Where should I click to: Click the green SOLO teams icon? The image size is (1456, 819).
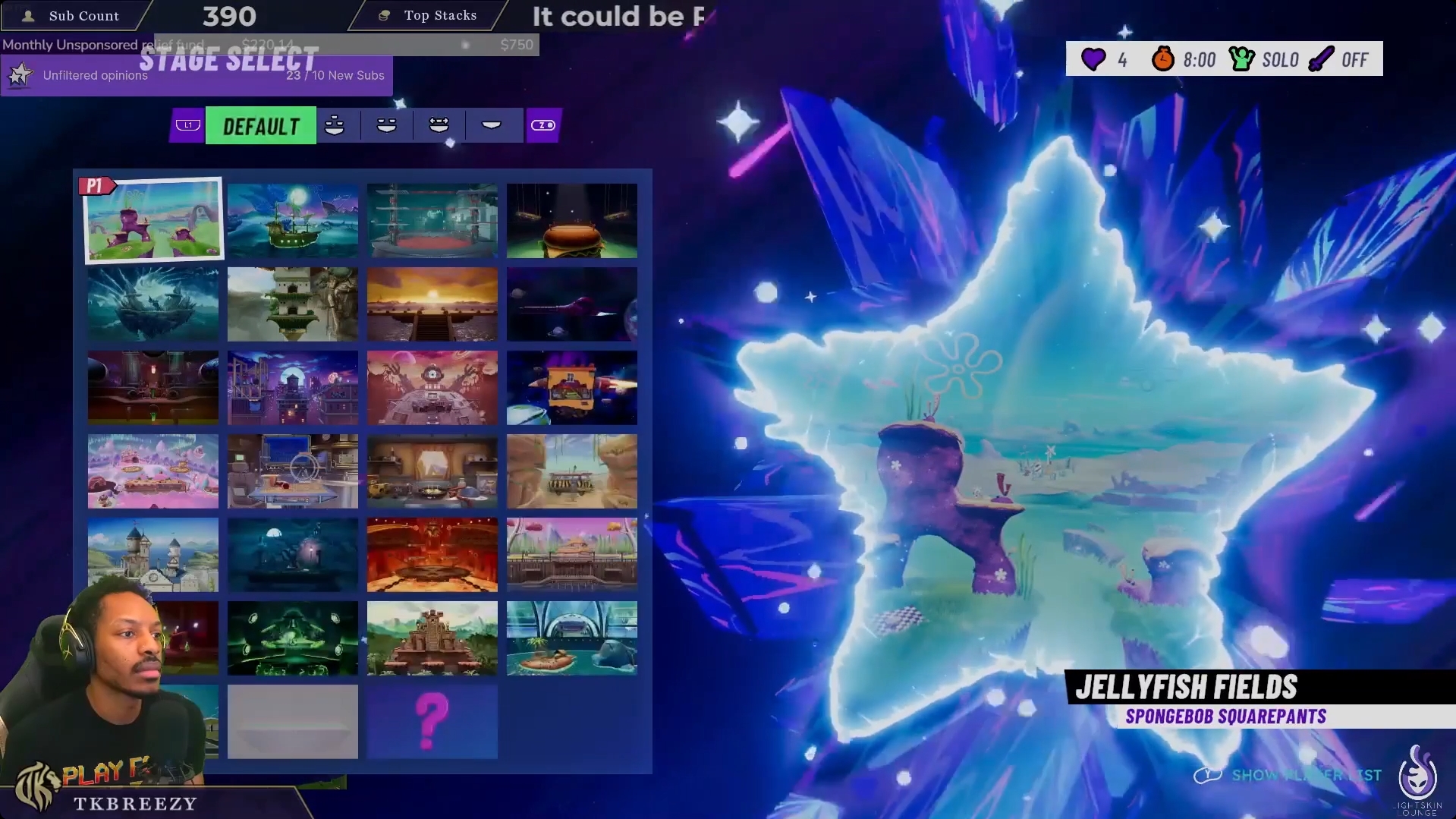click(x=1241, y=59)
